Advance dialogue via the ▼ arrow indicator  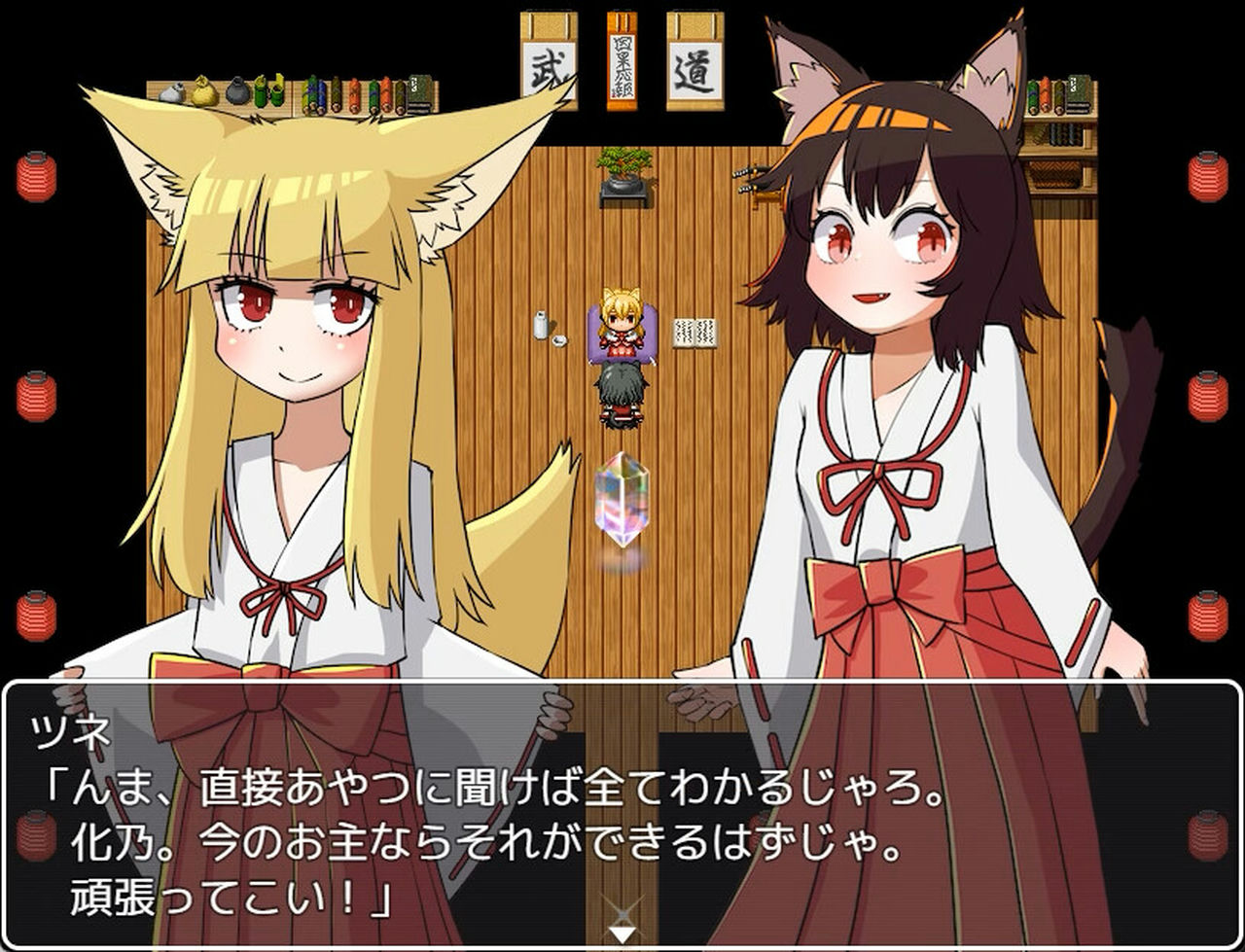pyautogui.click(x=621, y=929)
